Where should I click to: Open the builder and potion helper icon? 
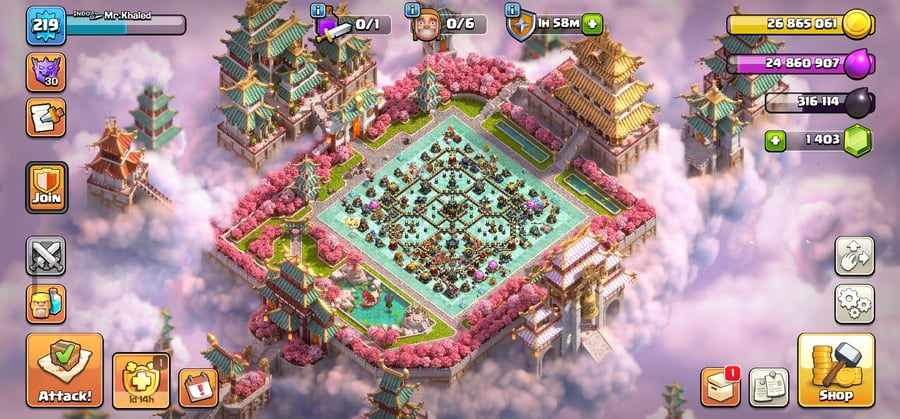pos(46,303)
